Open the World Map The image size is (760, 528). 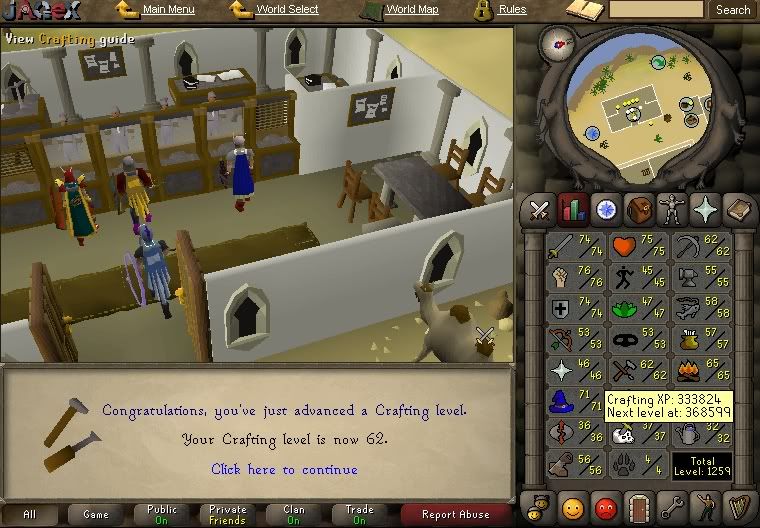411,10
